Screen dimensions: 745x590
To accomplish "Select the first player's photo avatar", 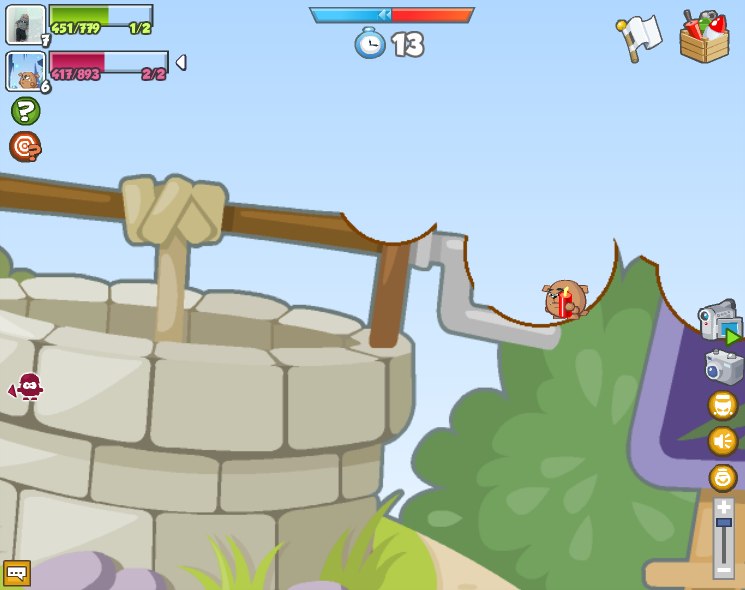I will 26,24.
